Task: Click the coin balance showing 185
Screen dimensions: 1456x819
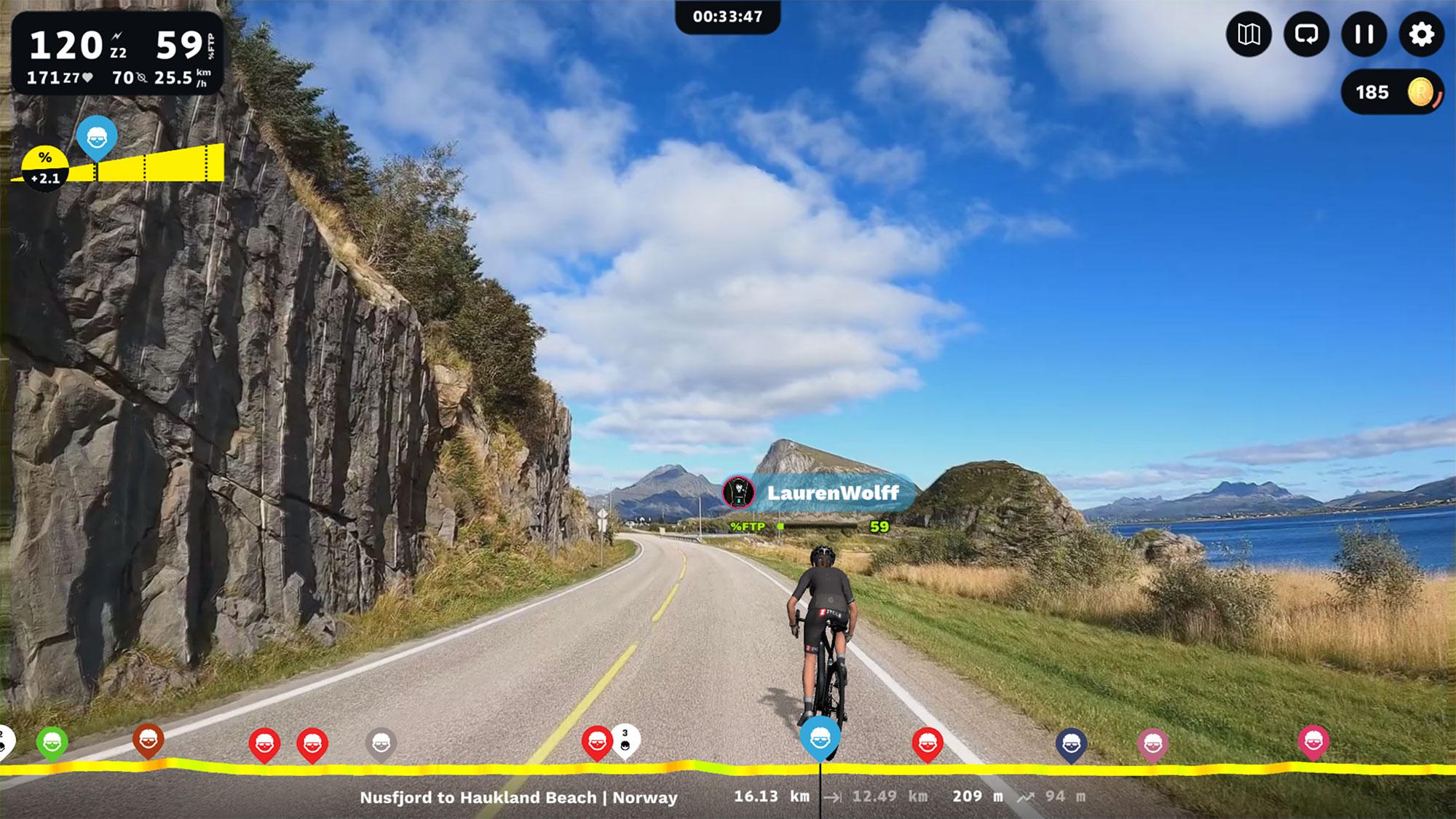Action: point(1374,92)
